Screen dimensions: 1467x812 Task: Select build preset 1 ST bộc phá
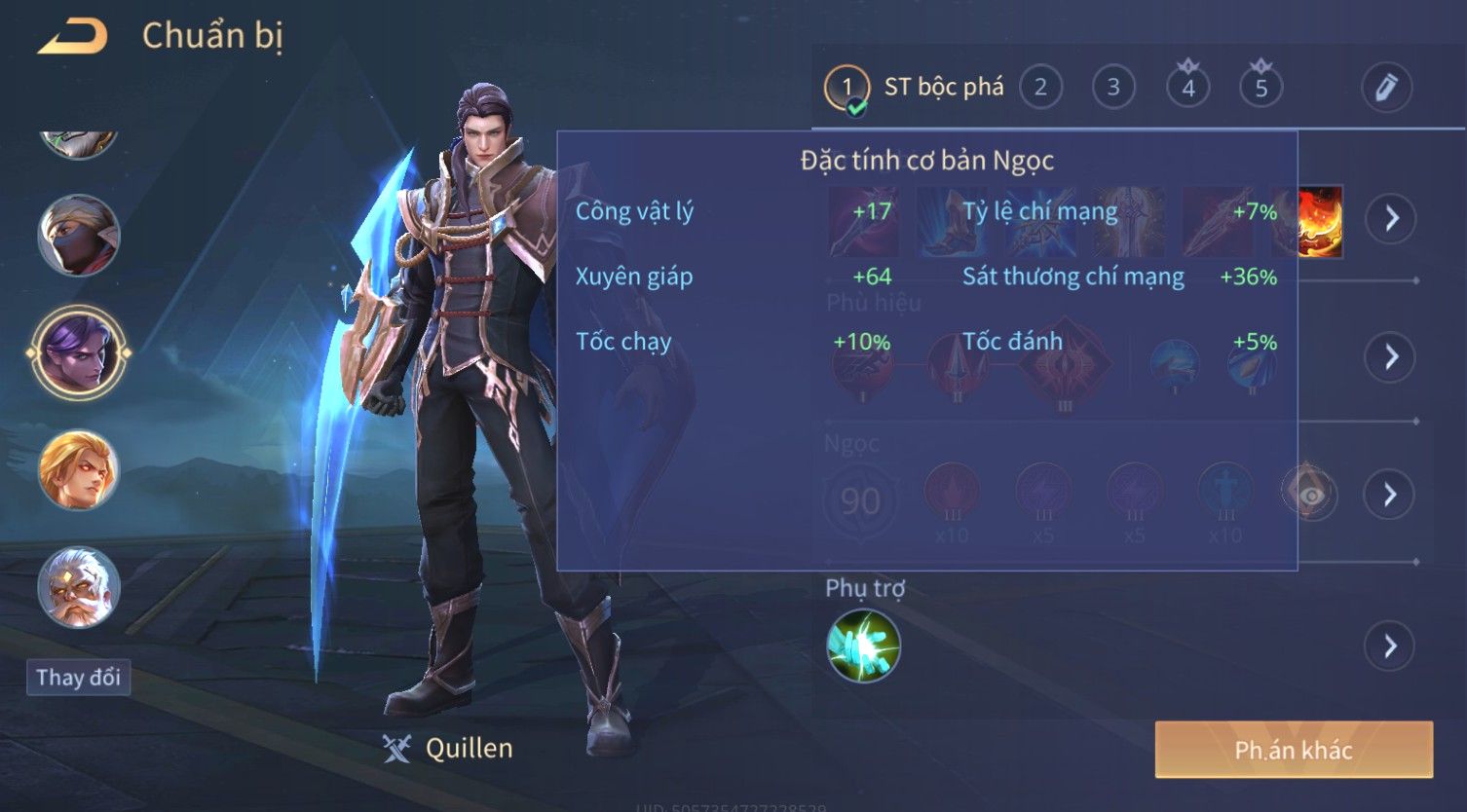914,88
